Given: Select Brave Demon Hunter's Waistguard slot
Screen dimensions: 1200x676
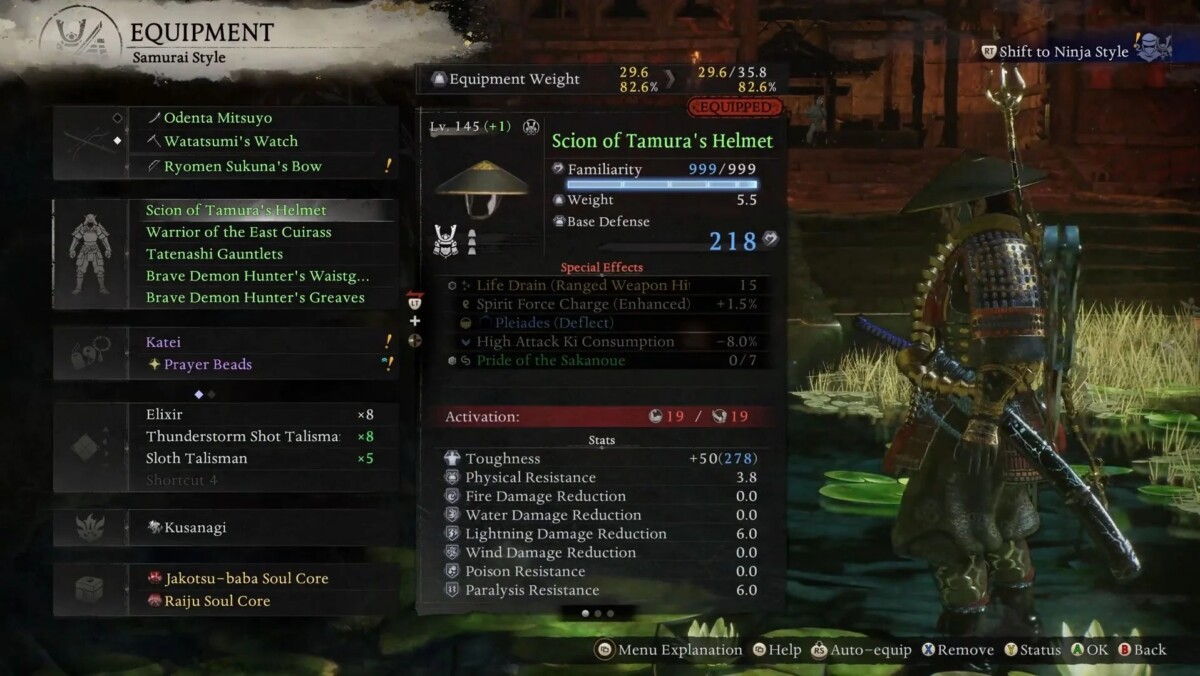Looking at the screenshot, I should pyautogui.click(x=257, y=276).
